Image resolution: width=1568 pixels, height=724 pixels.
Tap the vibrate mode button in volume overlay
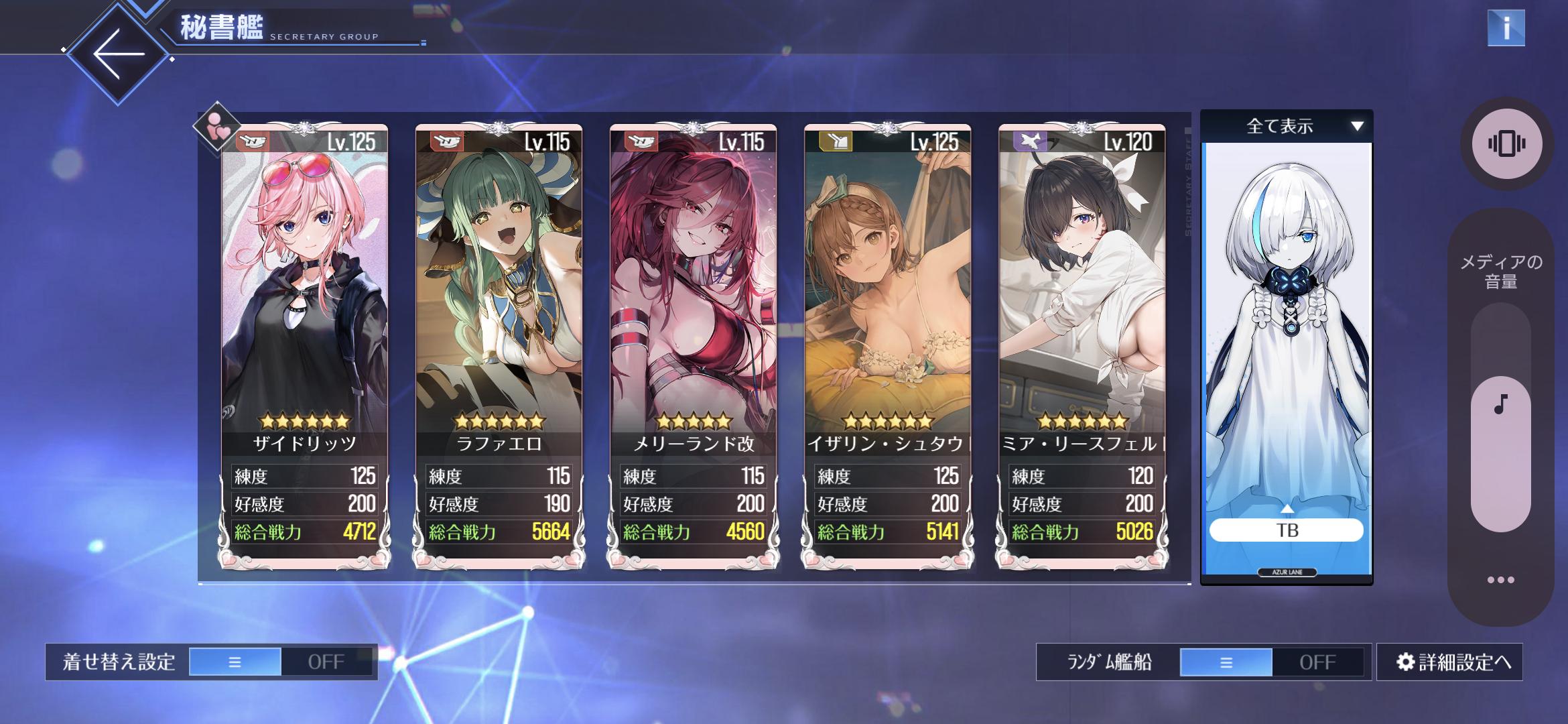1506,143
